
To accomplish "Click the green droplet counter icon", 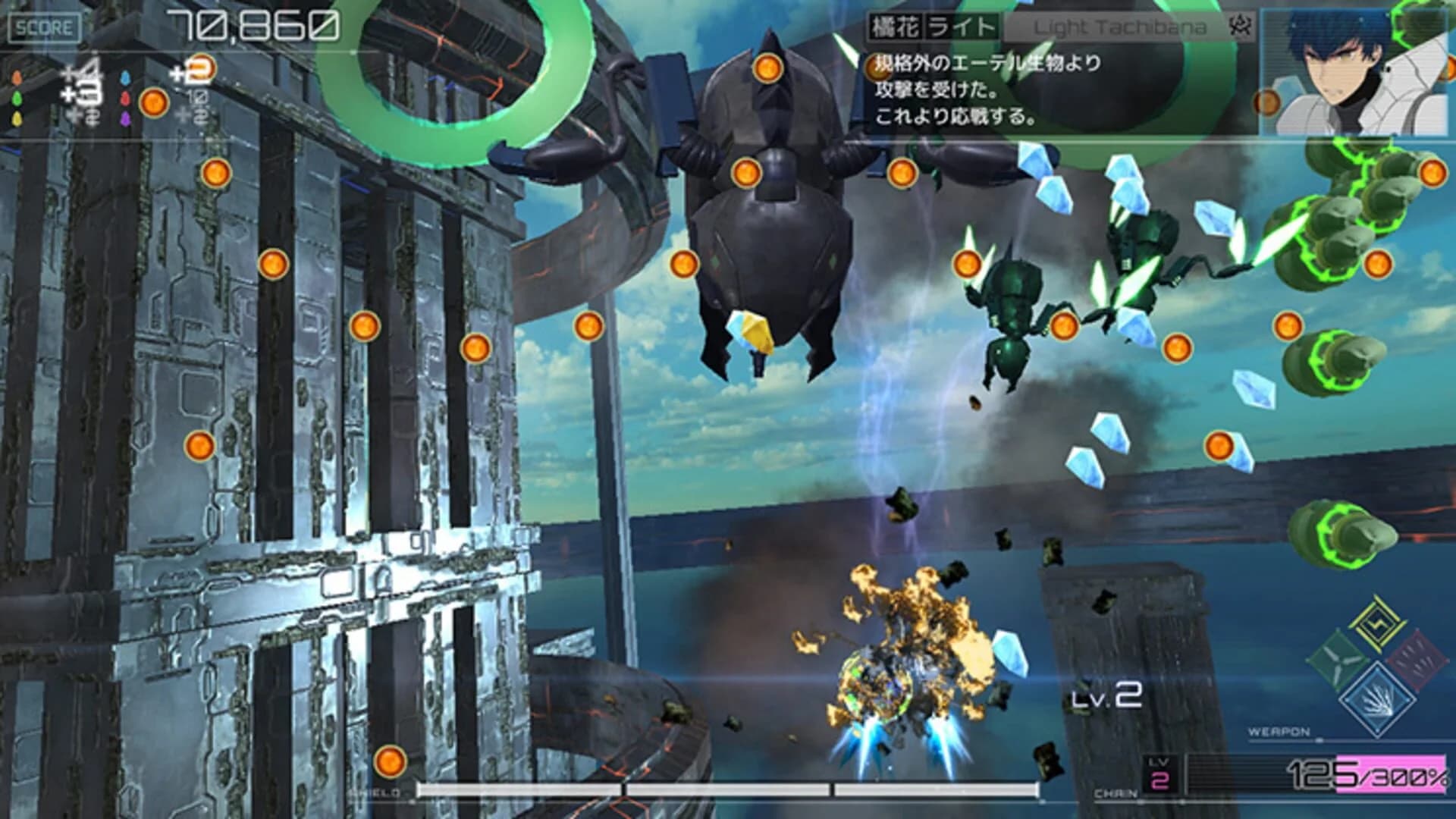I will click(x=17, y=97).
